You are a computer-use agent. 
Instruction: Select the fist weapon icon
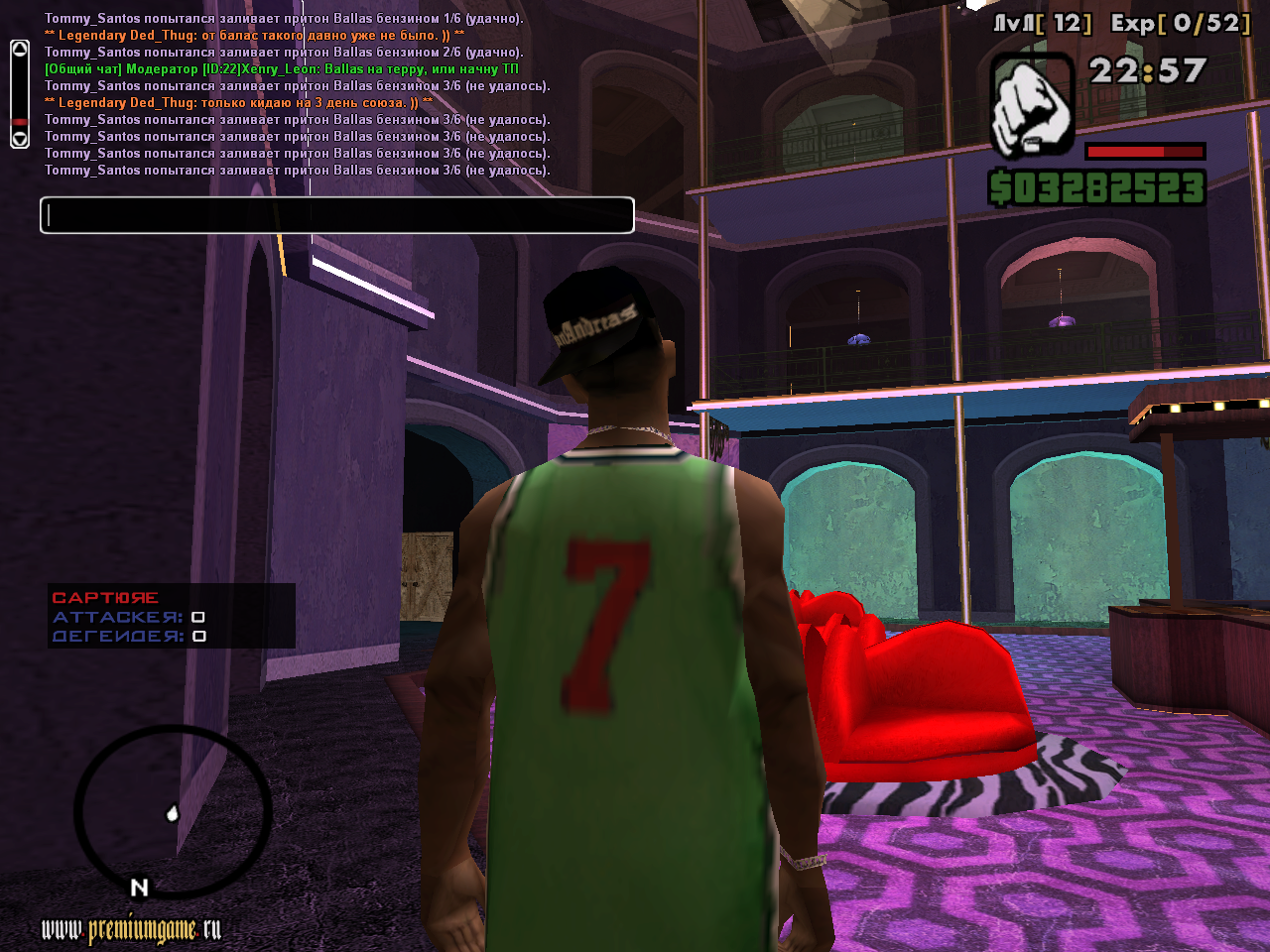[1032, 106]
